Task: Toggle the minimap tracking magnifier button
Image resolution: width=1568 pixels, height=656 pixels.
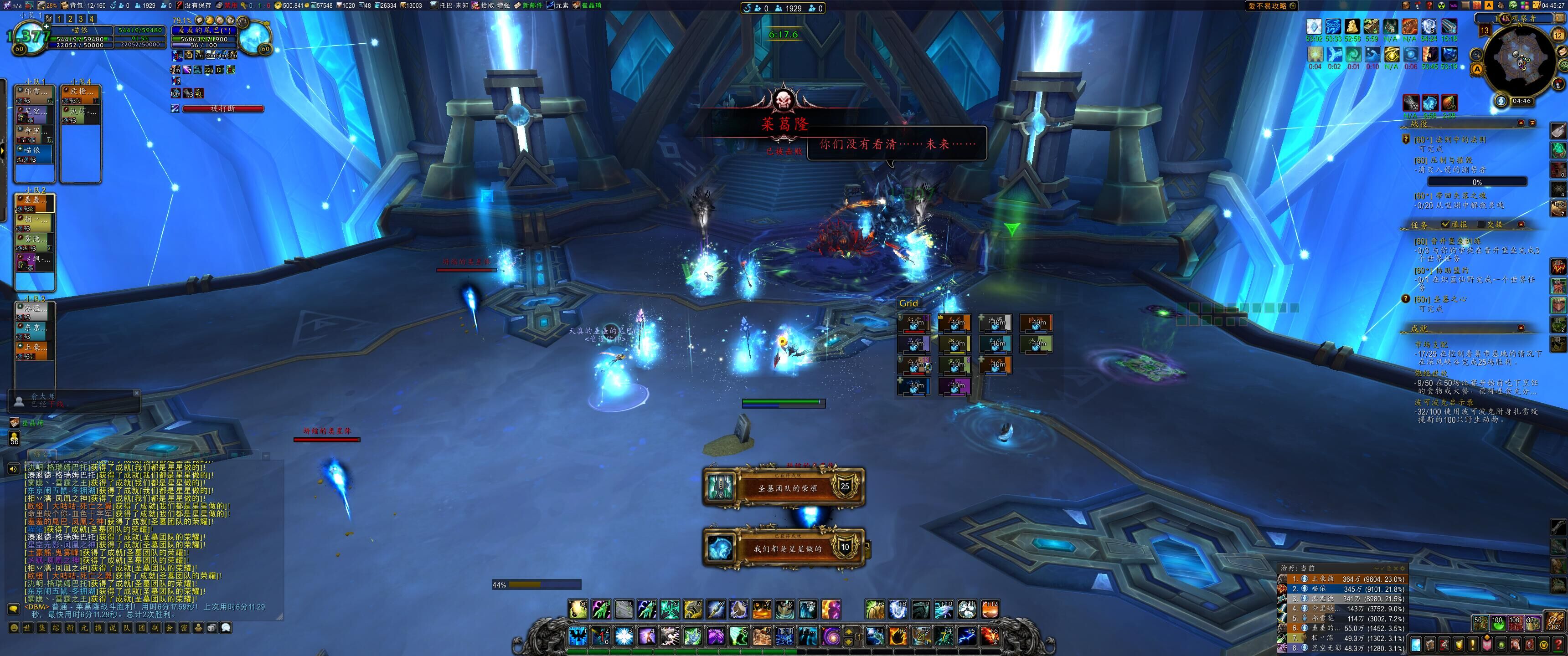Action: pyautogui.click(x=1477, y=55)
